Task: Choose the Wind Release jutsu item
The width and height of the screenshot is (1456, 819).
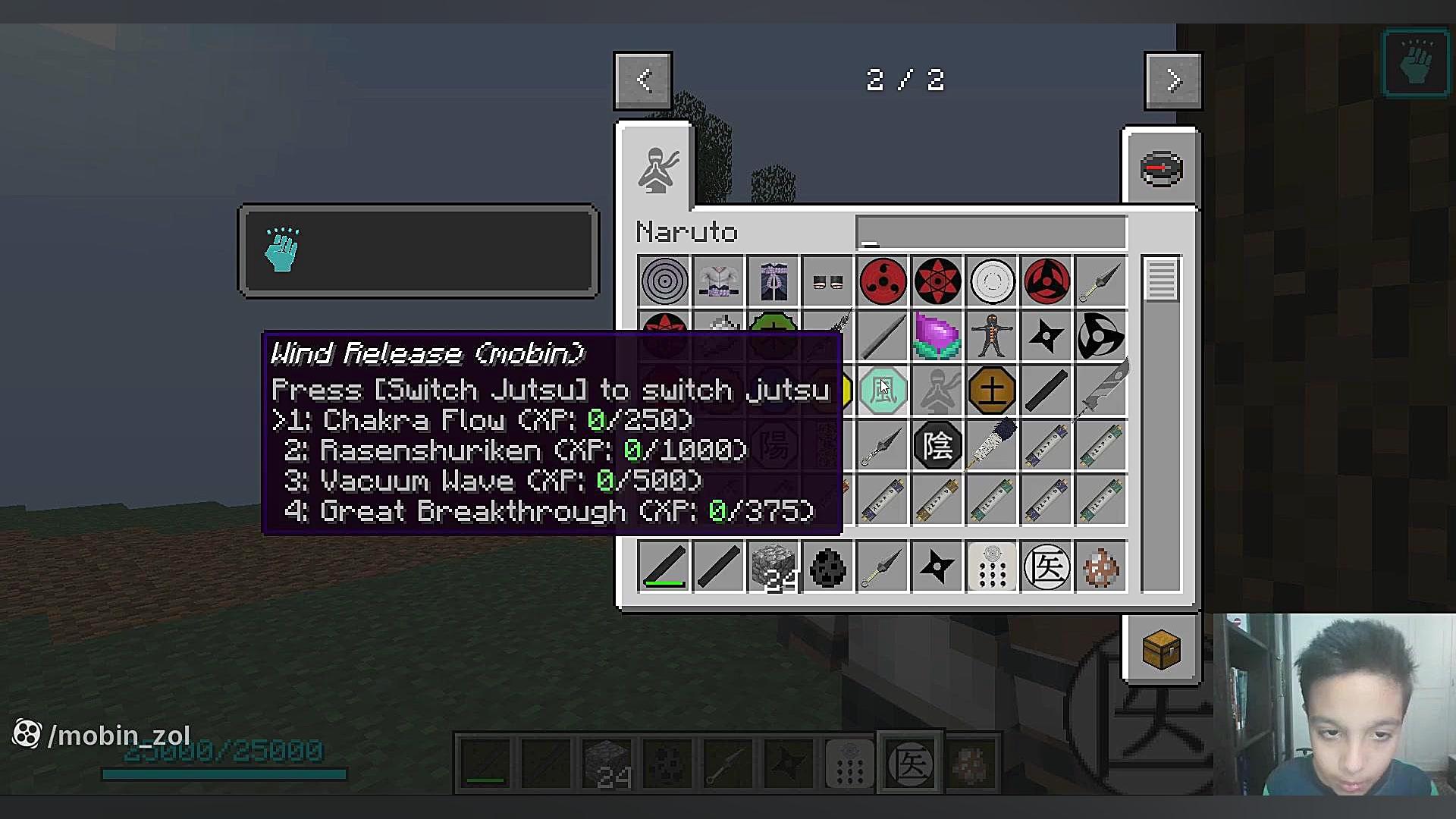Action: pyautogui.click(x=883, y=391)
